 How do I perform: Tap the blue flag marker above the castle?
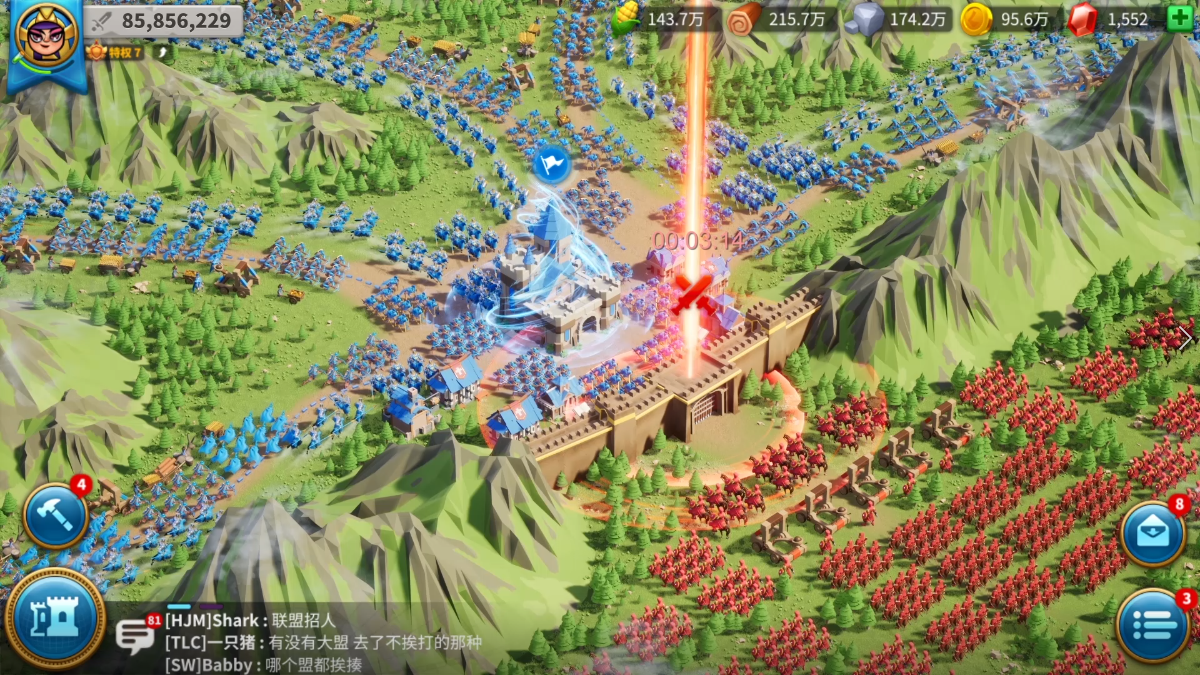[551, 163]
